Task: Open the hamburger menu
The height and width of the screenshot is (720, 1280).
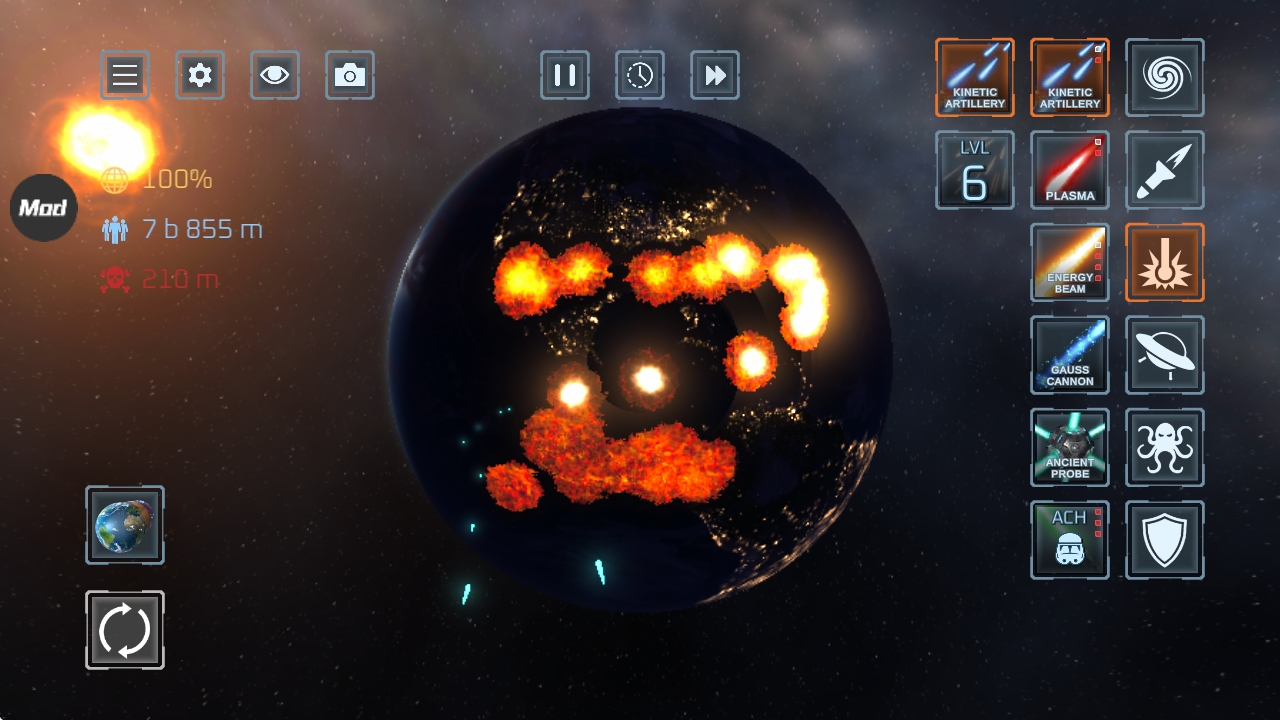Action: tap(125, 75)
